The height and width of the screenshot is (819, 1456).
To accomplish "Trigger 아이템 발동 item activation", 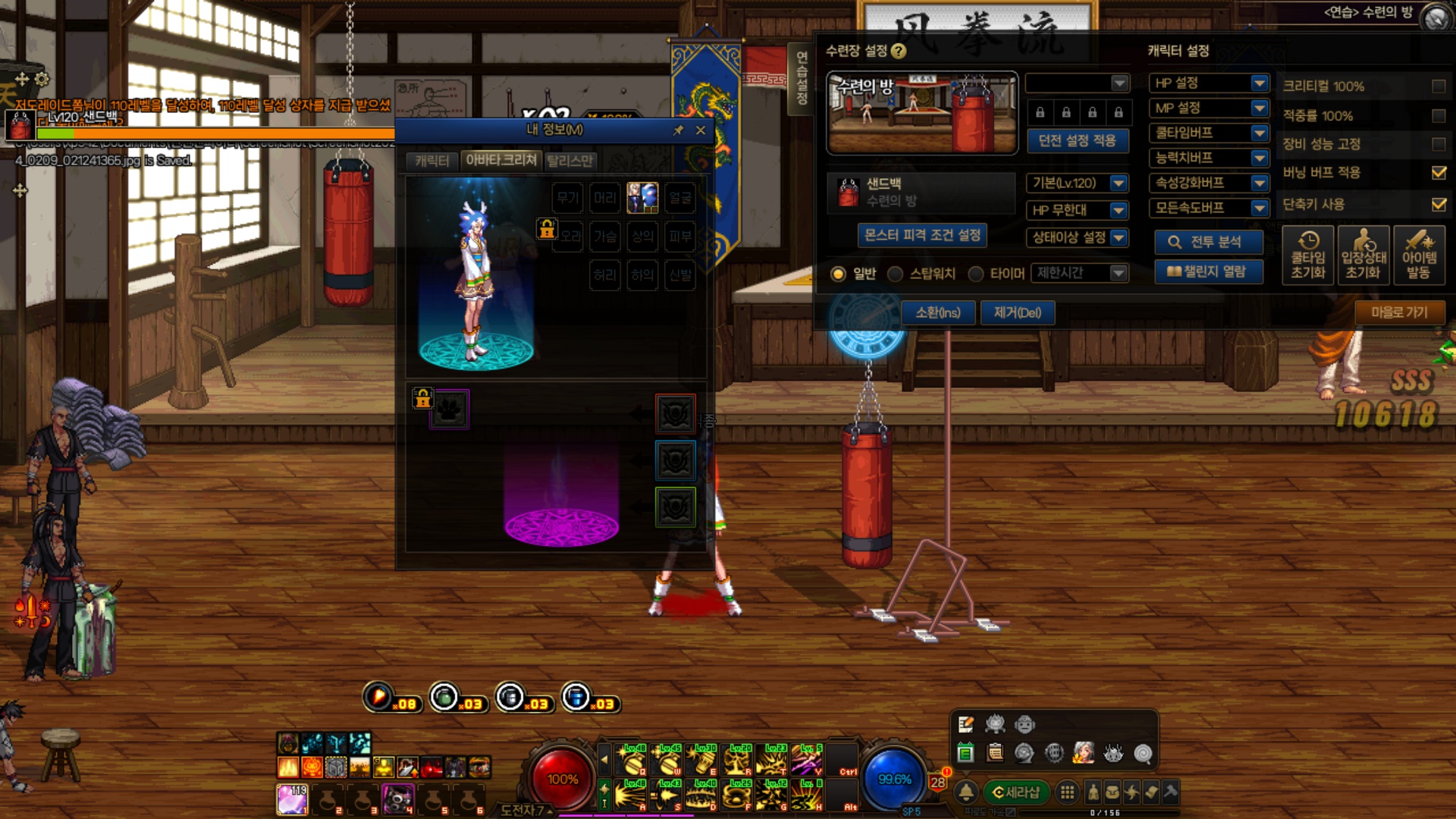I will (x=1419, y=256).
